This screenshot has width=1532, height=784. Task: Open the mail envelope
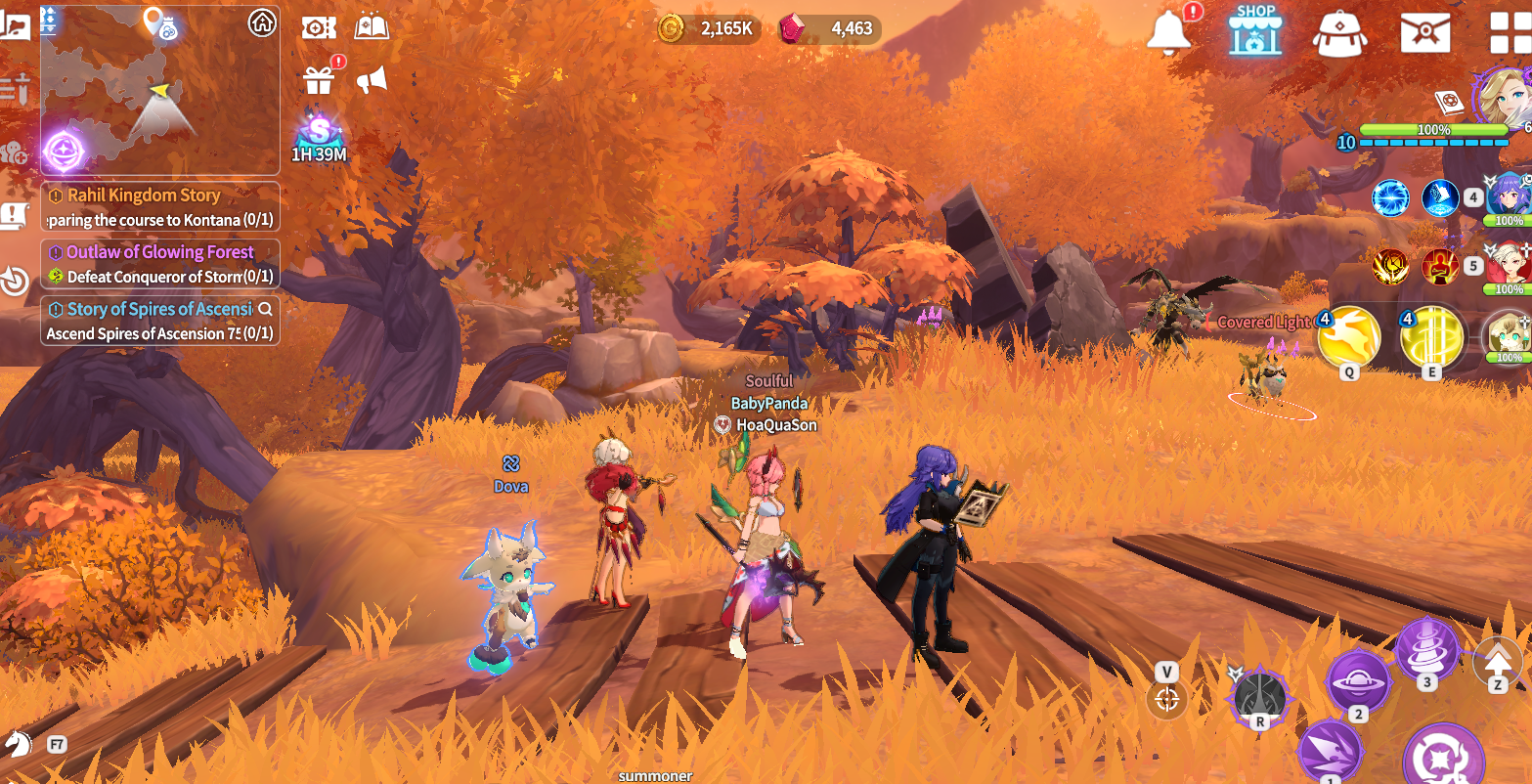1424,32
